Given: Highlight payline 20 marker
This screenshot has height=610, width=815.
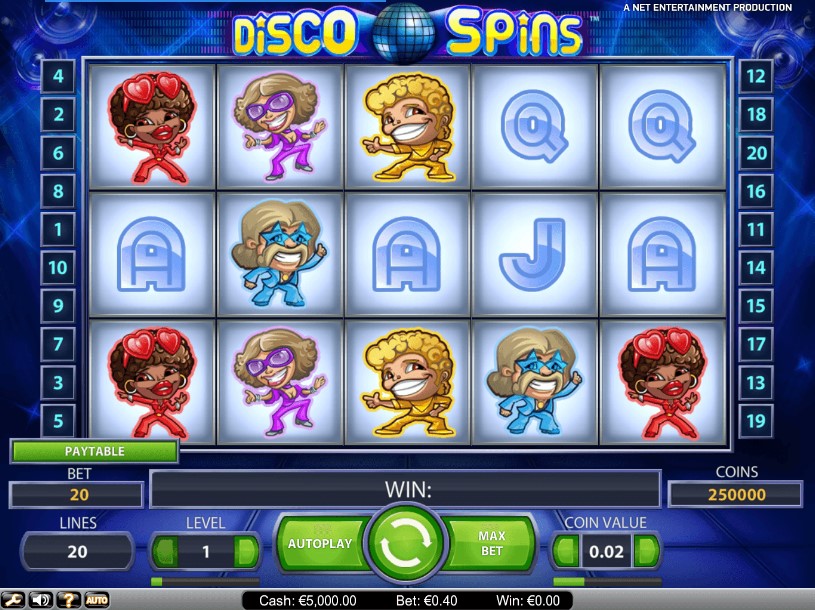Looking at the screenshot, I should click(x=756, y=153).
